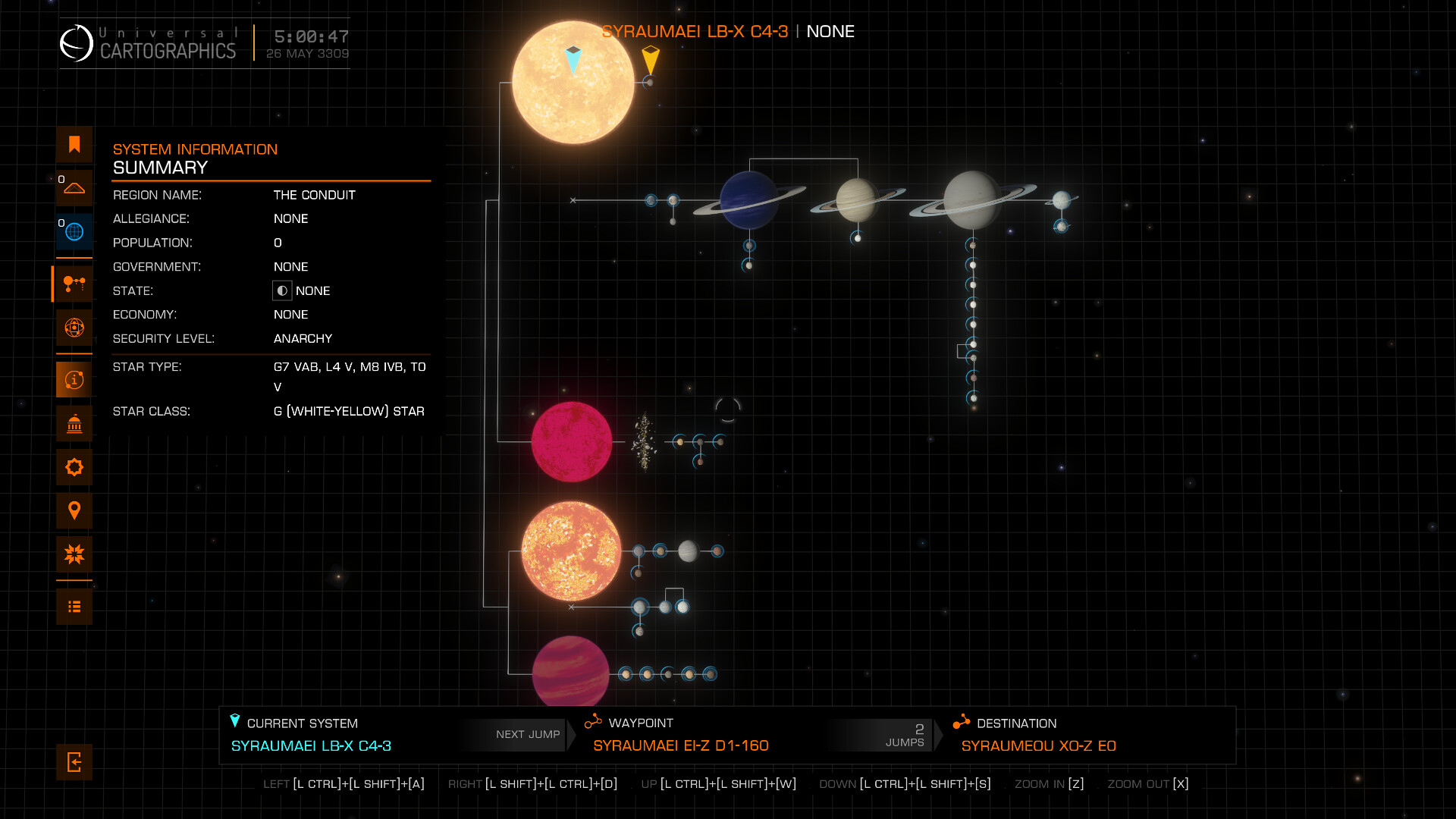Viewport: 1456px width, 819px height.
Task: Select the yellow G-type primary star
Action: 573,83
